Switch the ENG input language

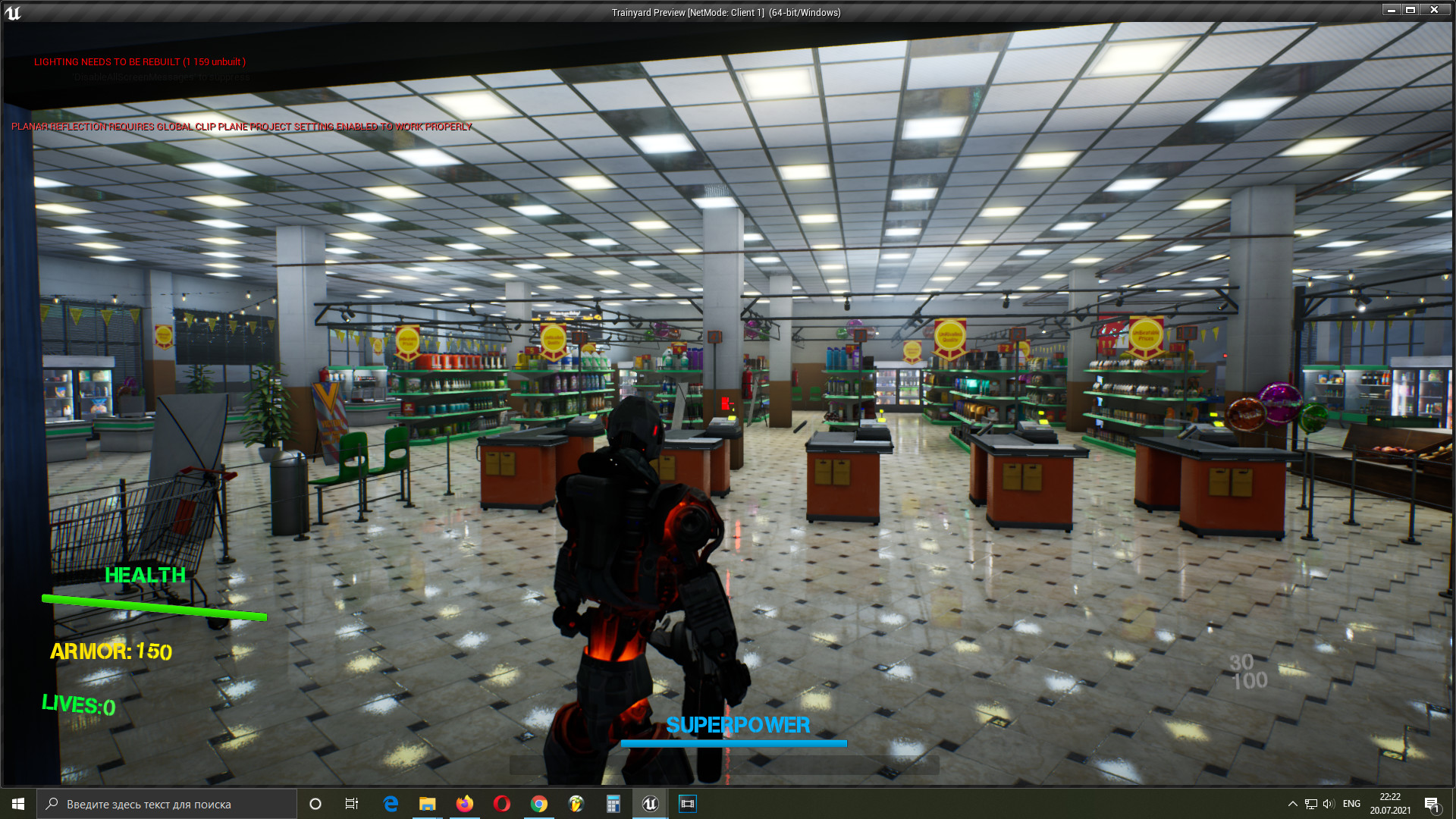pos(1353,804)
